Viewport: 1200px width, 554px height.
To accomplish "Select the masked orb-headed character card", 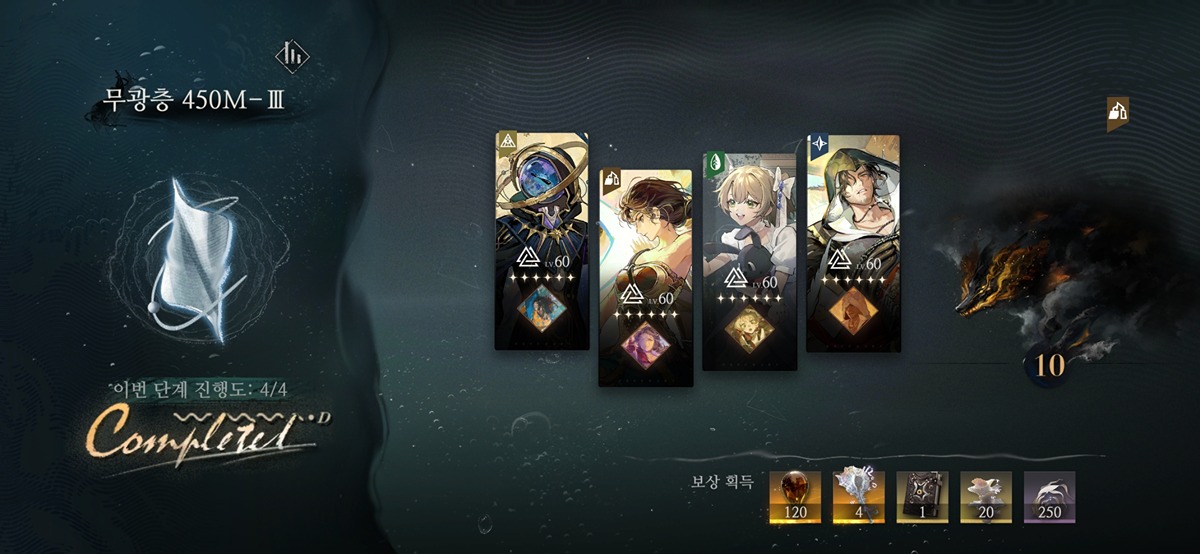I will click(542, 240).
